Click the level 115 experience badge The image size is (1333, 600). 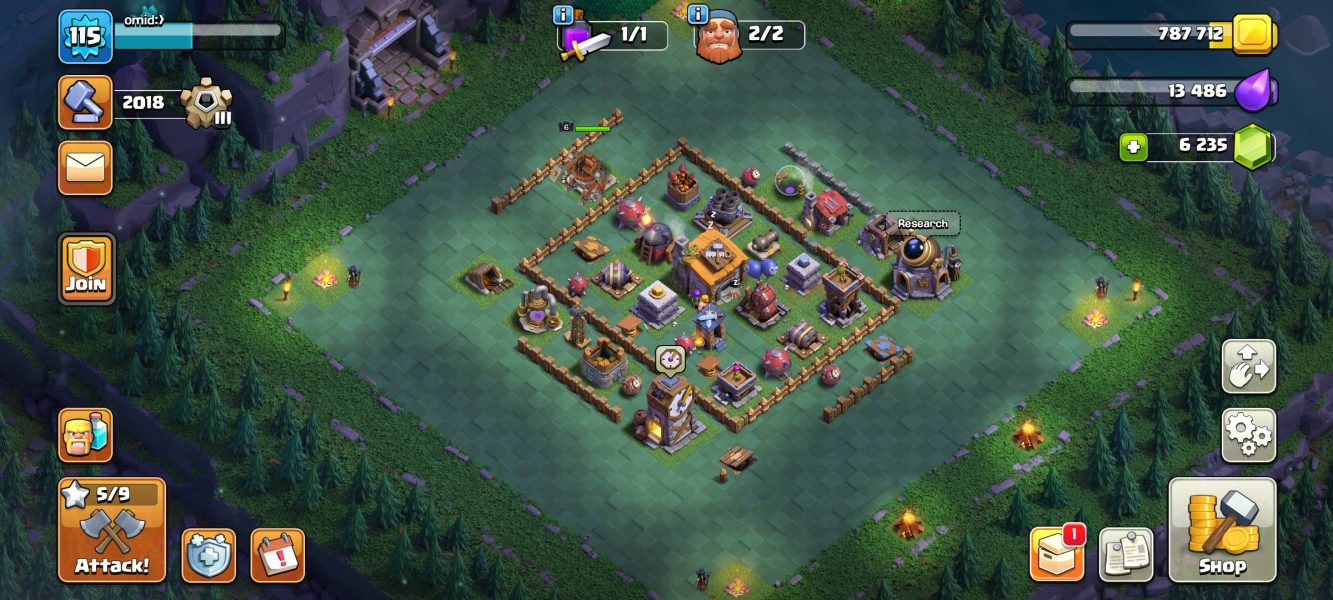point(85,37)
